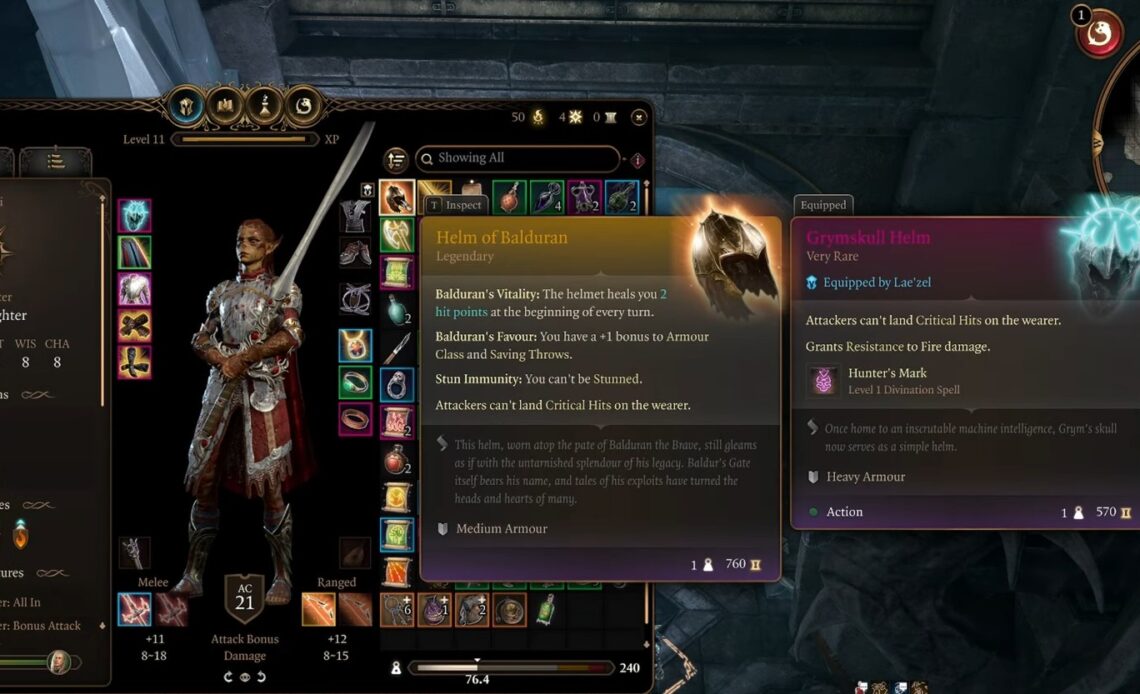Select the double-bladed axe inventory item
This screenshot has height=694, width=1140.
(397, 235)
